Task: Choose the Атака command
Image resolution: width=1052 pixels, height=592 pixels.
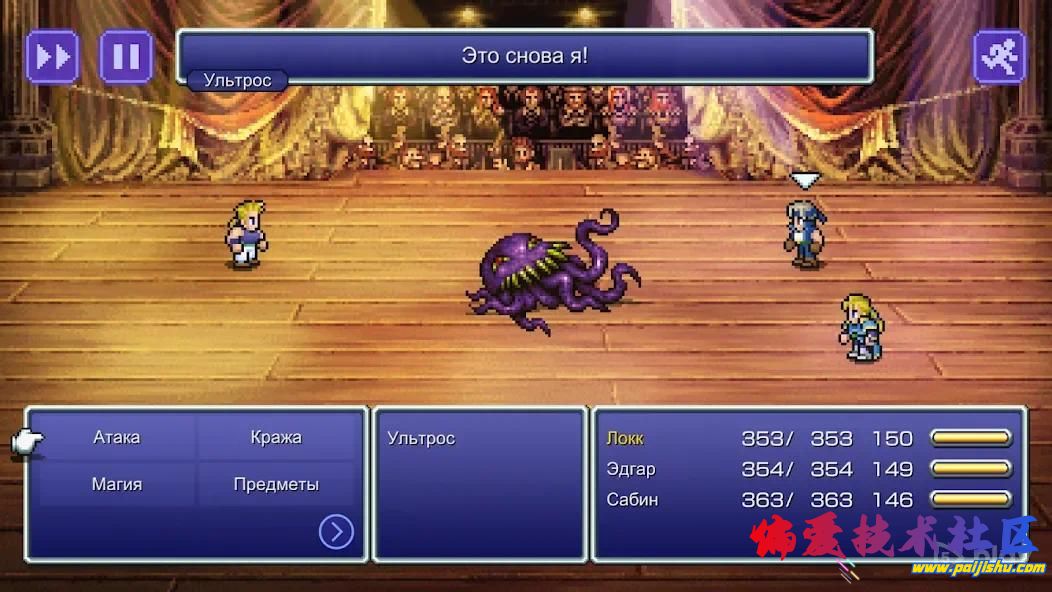Action: click(117, 438)
